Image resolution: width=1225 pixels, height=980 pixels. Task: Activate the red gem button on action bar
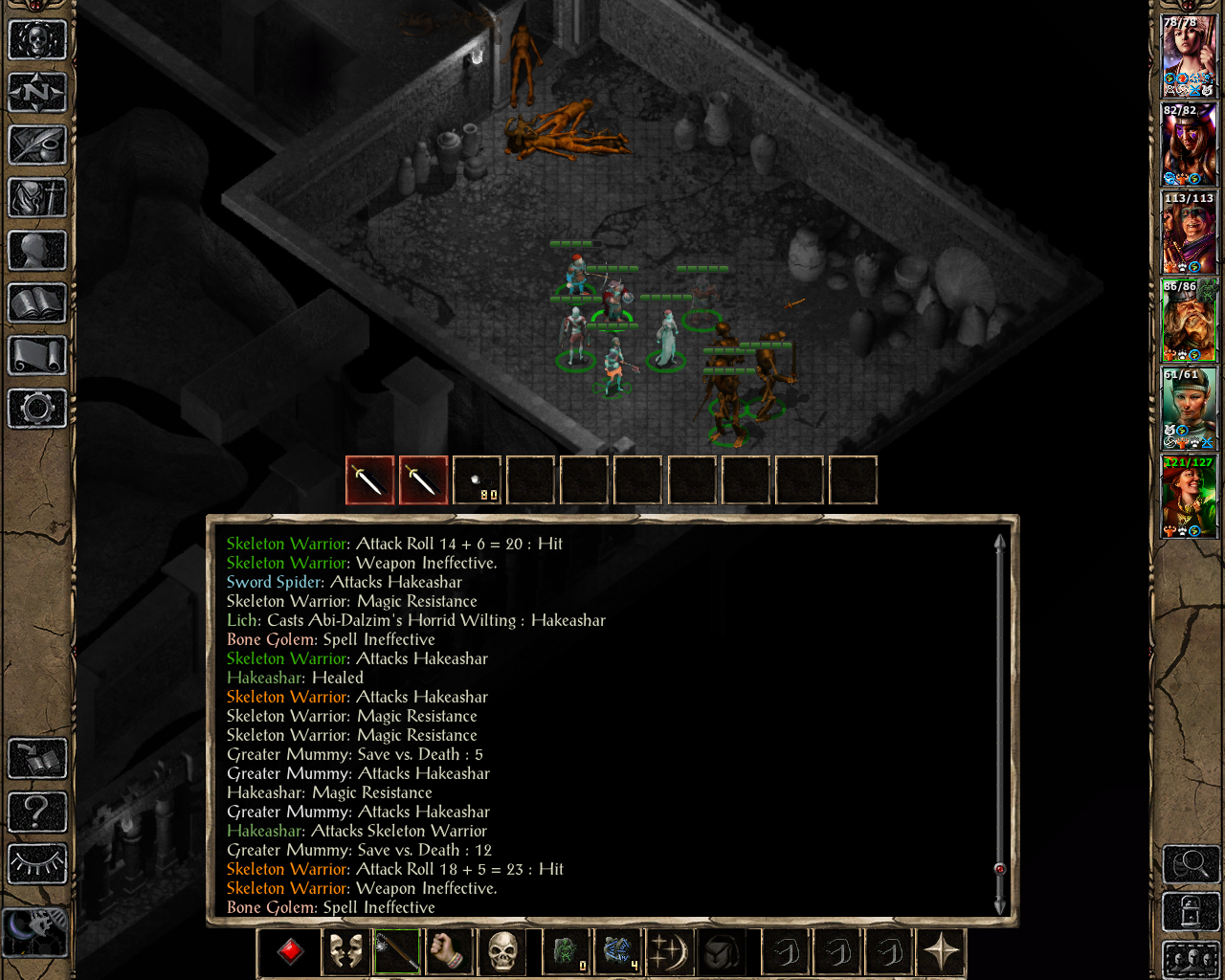point(291,952)
